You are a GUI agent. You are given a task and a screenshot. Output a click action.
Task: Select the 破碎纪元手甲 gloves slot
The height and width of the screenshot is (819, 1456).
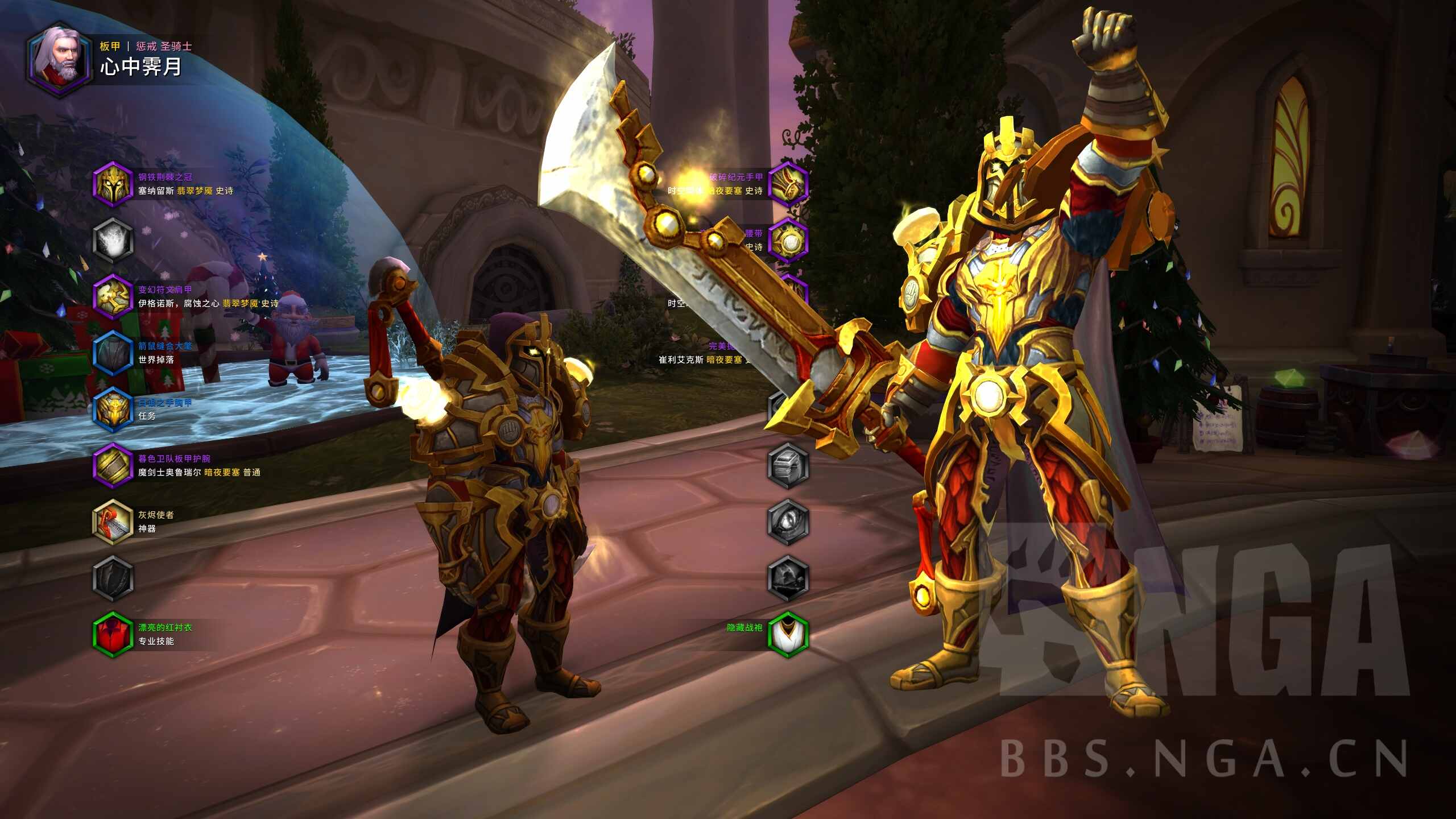point(788,184)
